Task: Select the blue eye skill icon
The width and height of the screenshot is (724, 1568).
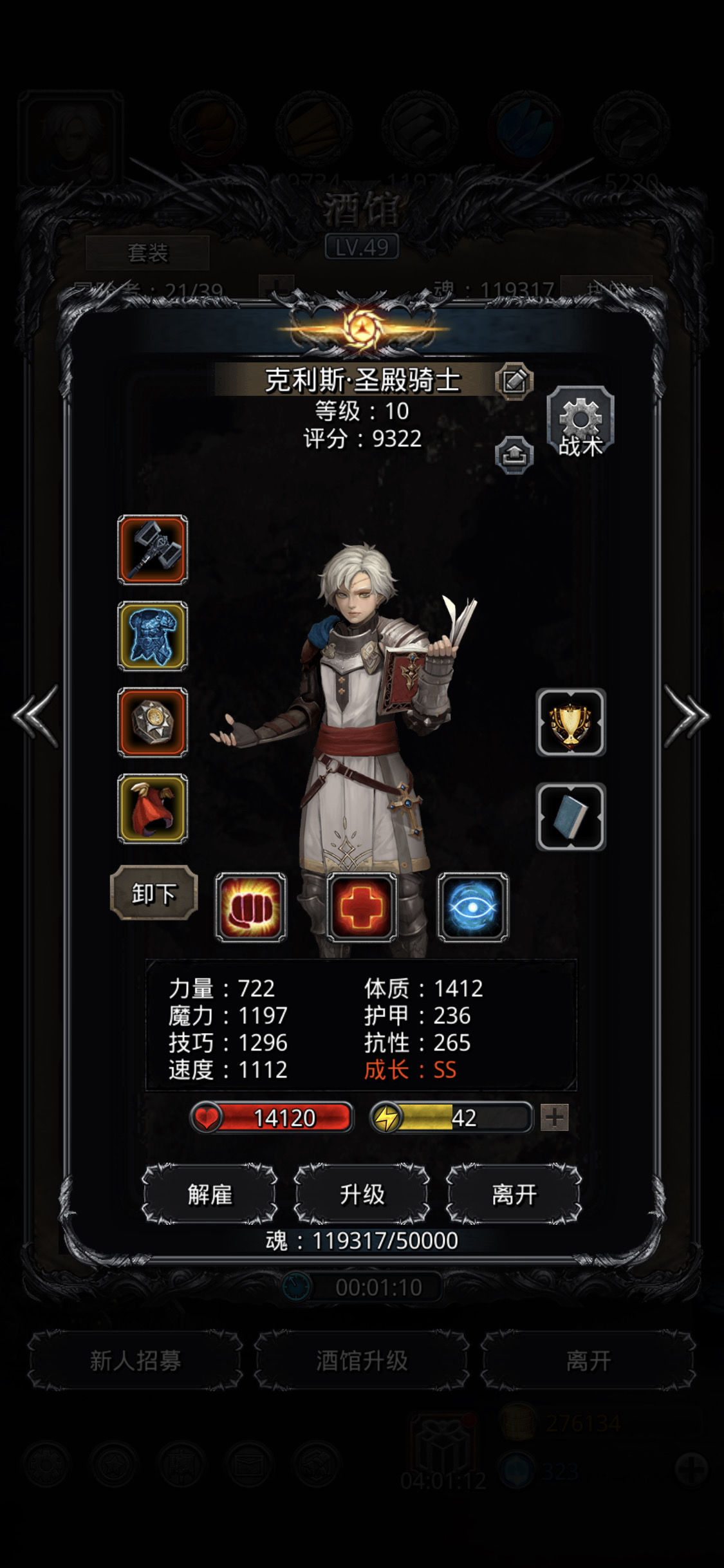Action: click(x=473, y=908)
